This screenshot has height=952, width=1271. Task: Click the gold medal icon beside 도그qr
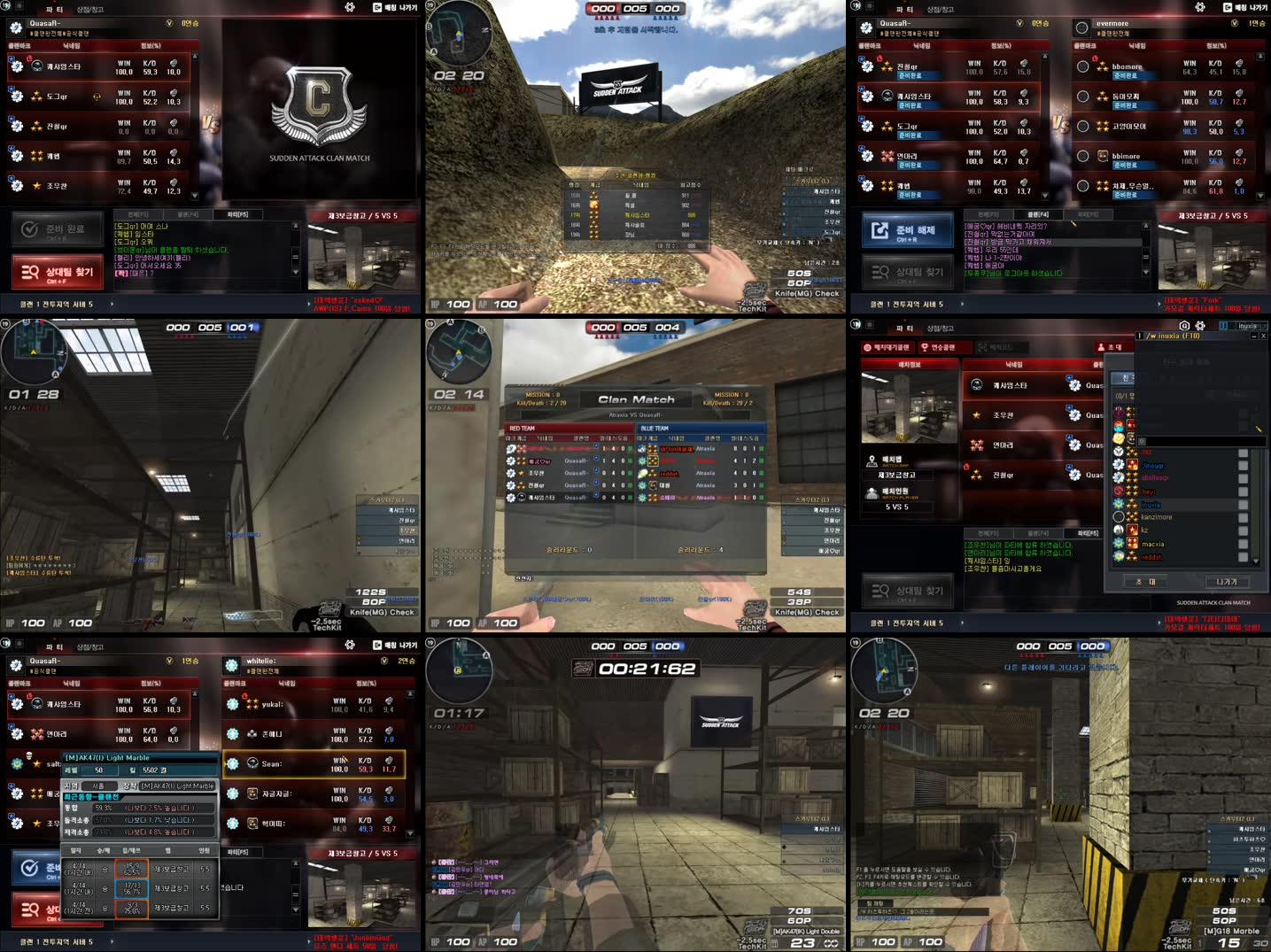[97, 97]
